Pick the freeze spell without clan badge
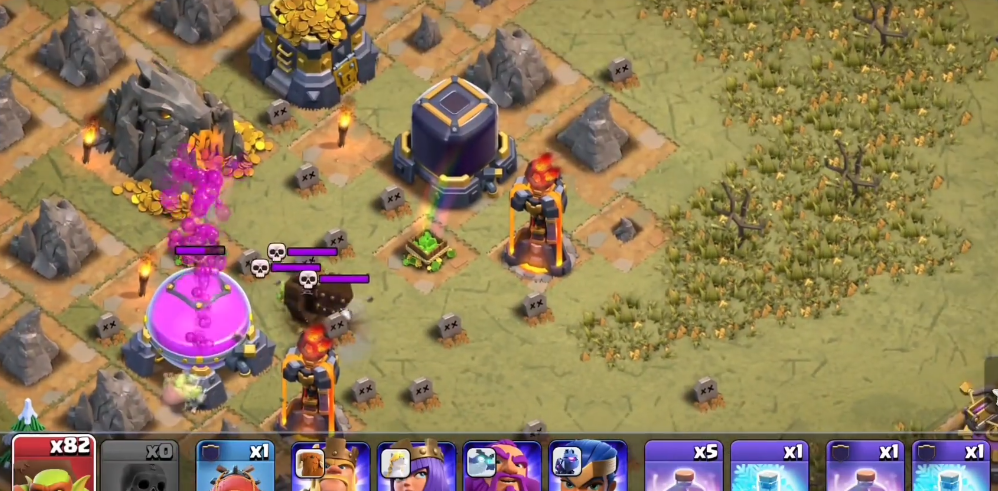This screenshot has height=491, width=998. (x=769, y=466)
